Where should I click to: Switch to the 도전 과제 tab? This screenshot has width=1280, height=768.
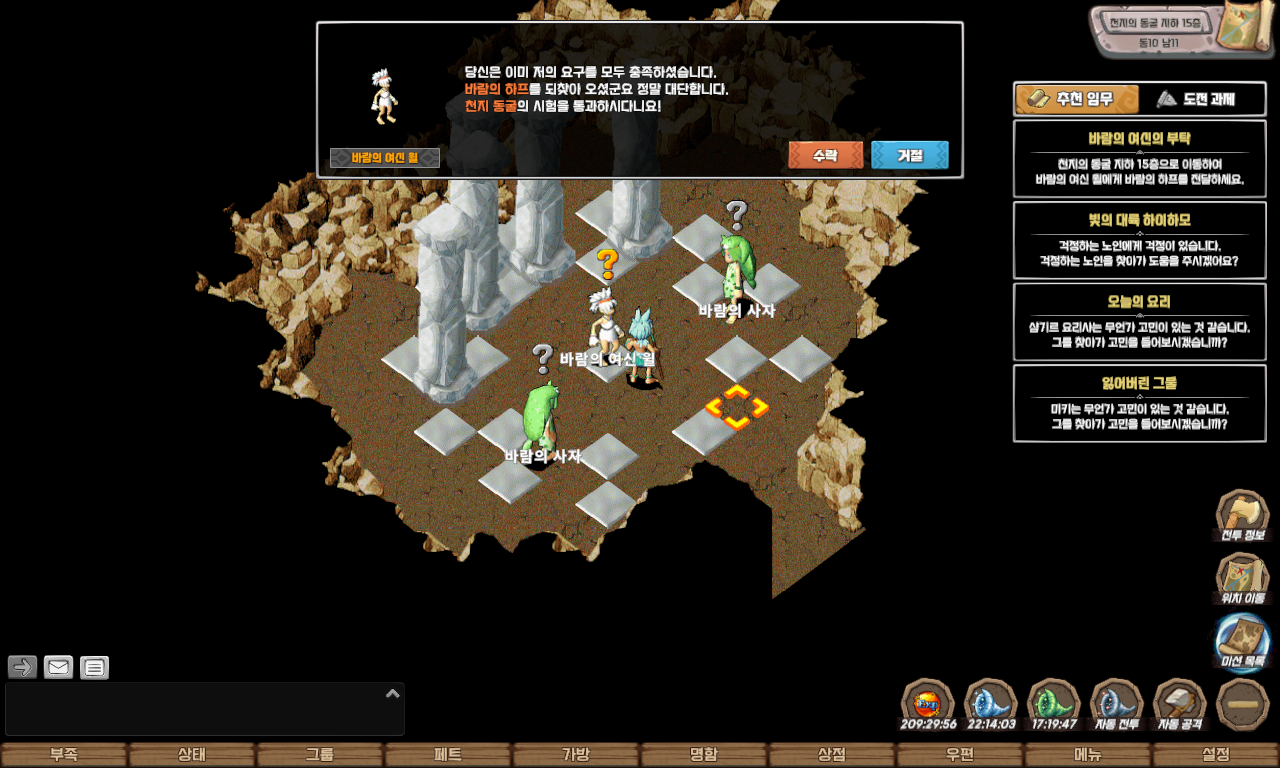coord(1202,99)
